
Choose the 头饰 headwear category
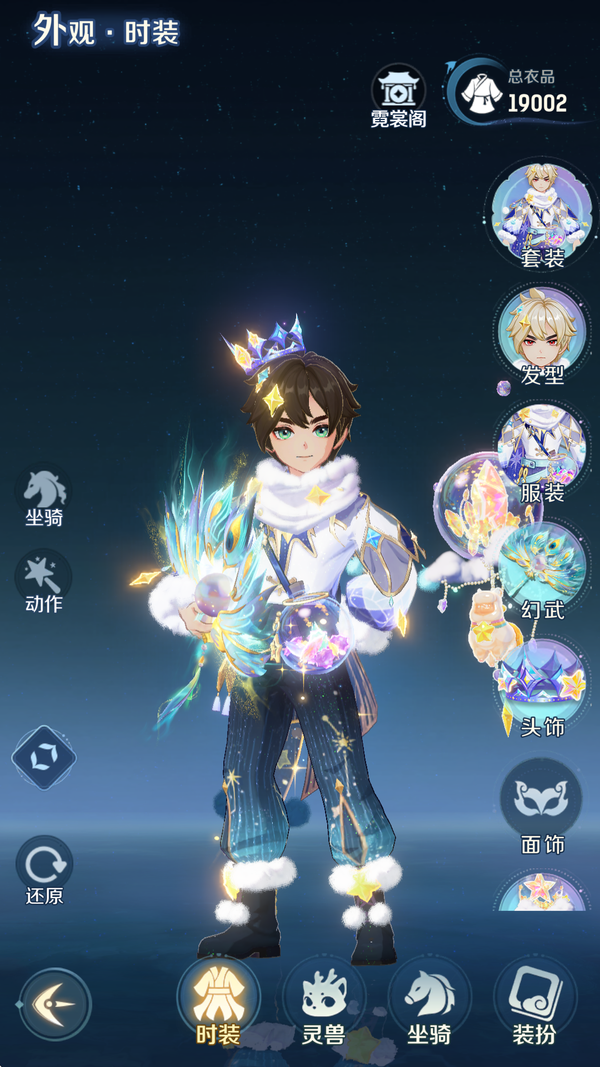(542, 686)
